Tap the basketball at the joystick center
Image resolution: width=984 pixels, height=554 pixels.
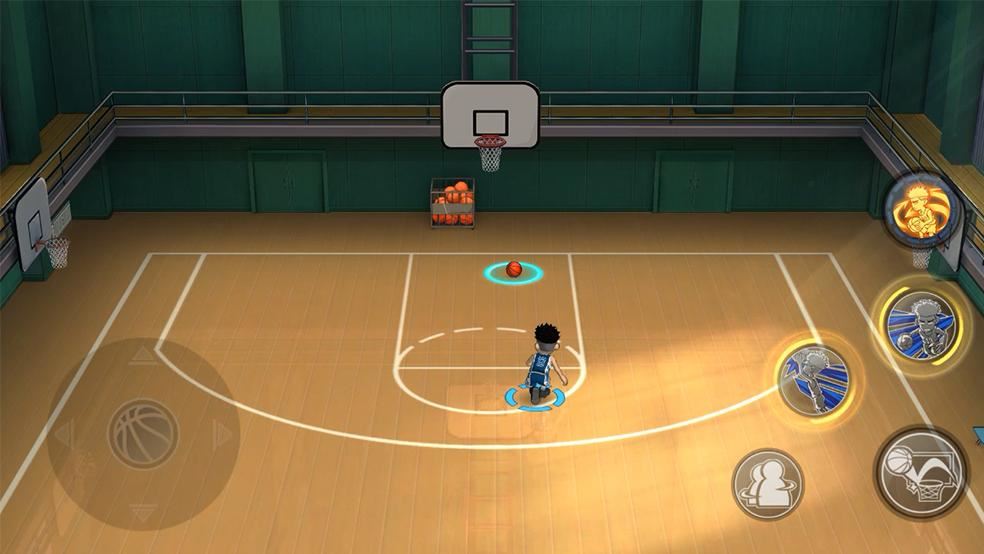142,435
